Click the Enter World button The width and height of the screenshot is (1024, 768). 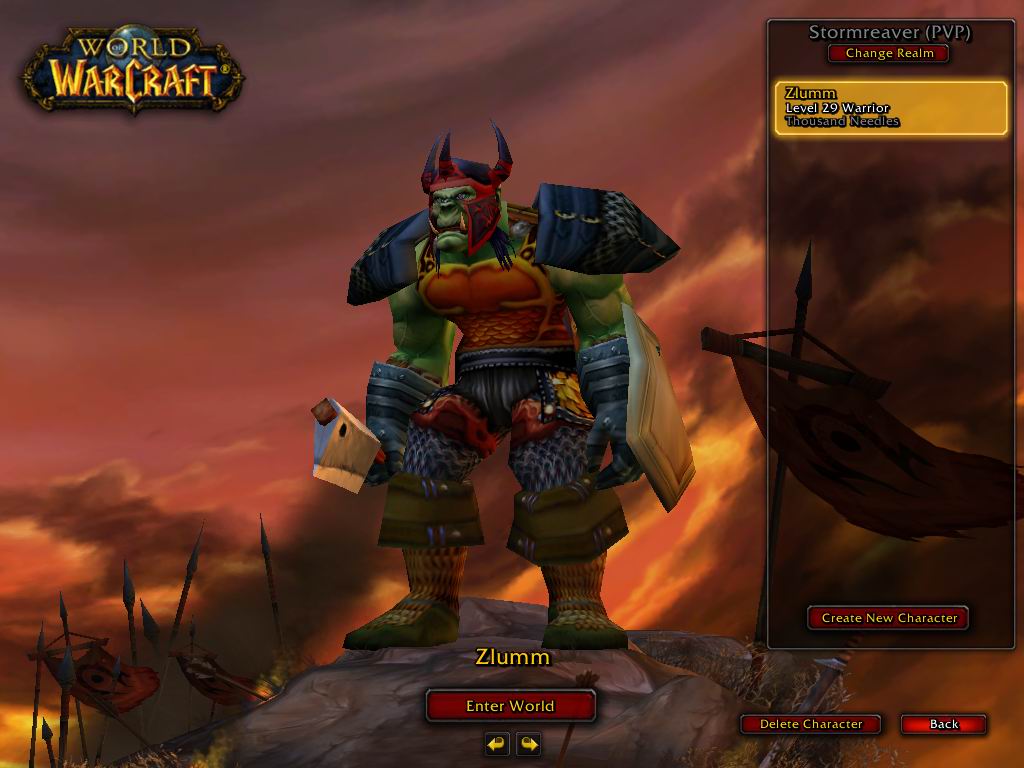tap(510, 706)
